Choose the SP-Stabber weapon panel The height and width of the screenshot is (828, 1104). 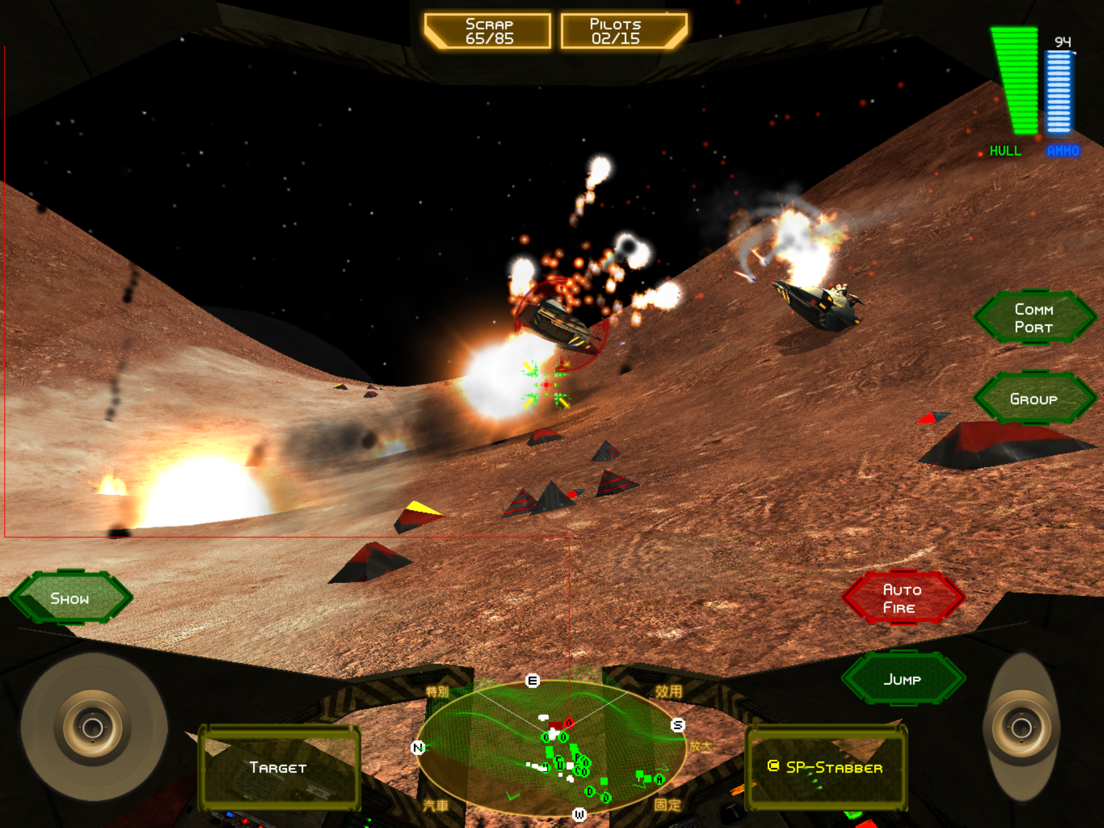825,768
